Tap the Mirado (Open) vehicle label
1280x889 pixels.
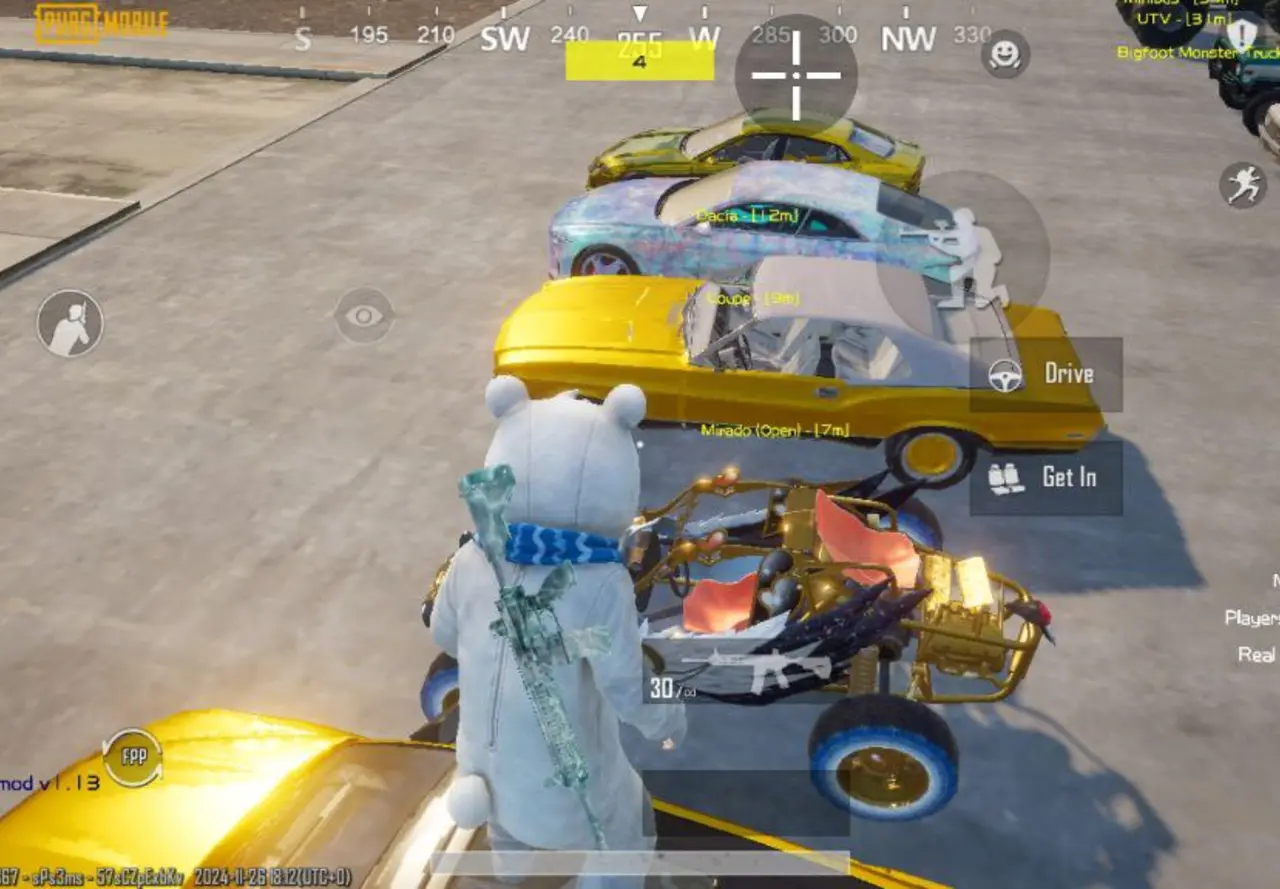click(777, 431)
